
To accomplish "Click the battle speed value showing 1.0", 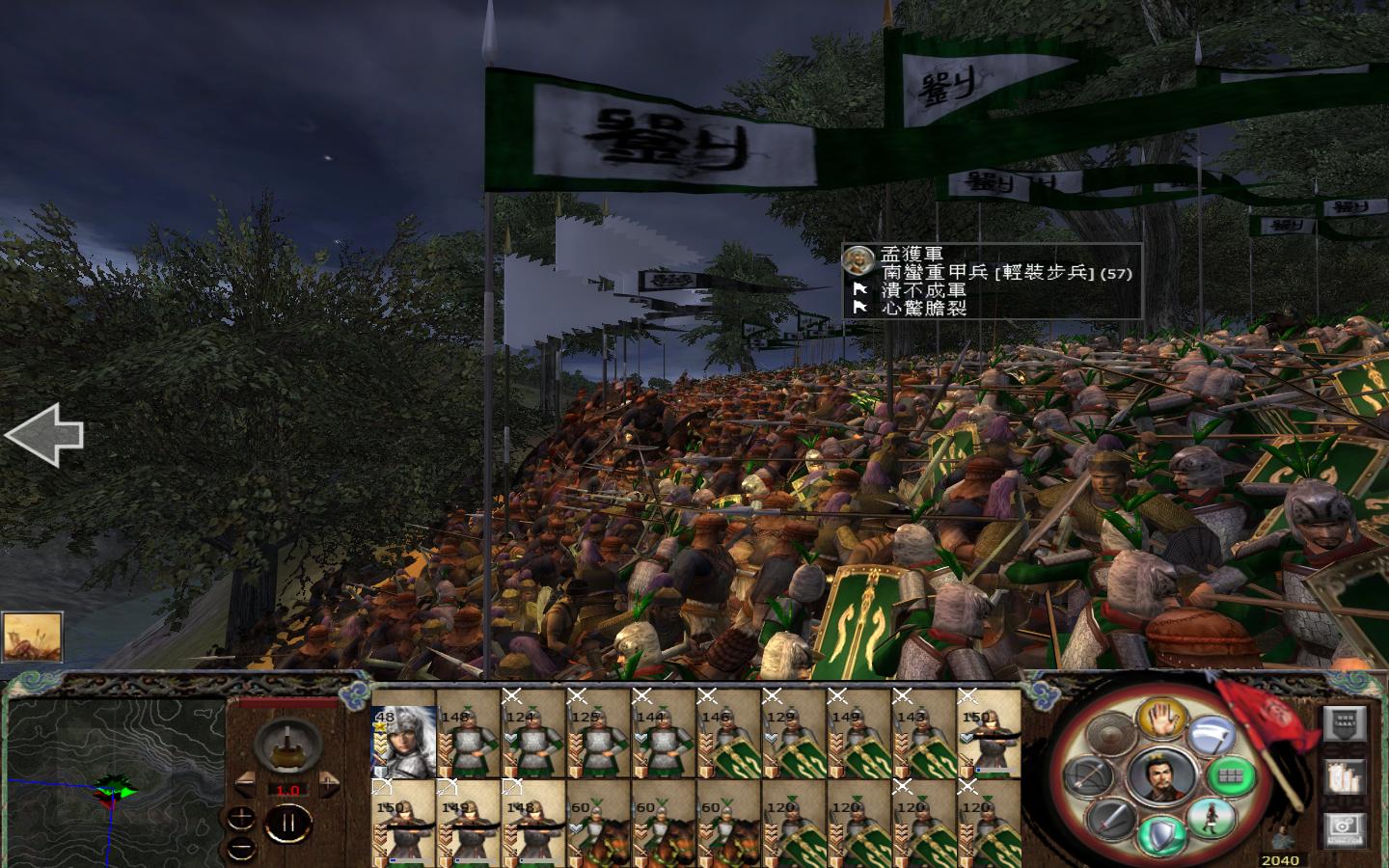I will coord(288,790).
